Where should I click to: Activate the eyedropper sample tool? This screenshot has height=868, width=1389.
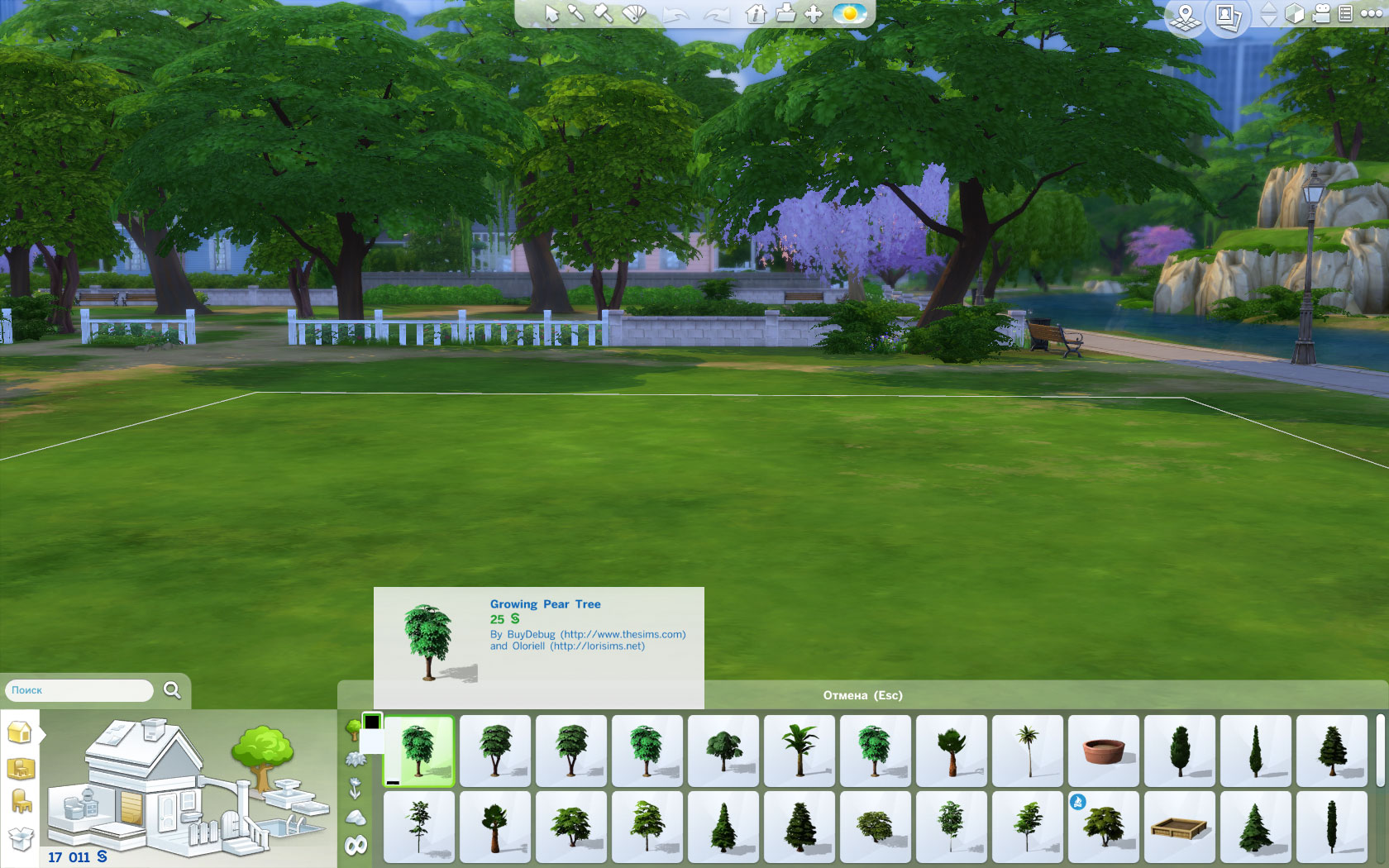pyautogui.click(x=576, y=13)
